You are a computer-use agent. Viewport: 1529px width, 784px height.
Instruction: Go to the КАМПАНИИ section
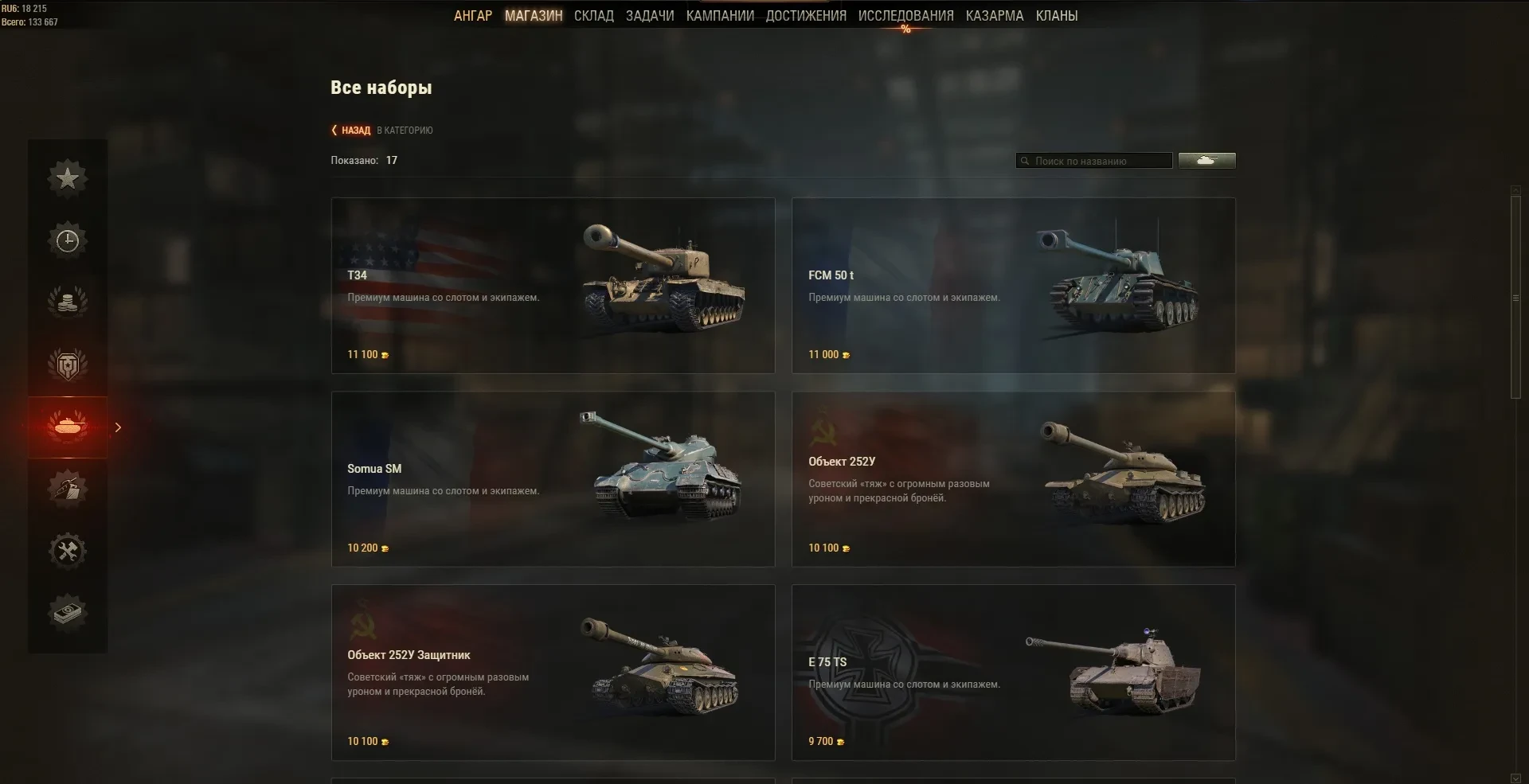(x=720, y=16)
